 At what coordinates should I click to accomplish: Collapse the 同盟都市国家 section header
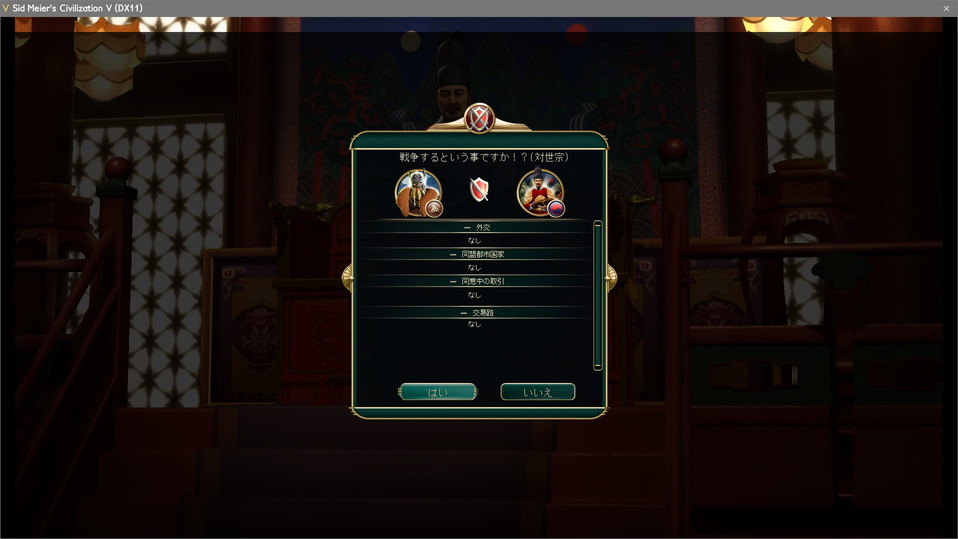tap(477, 255)
